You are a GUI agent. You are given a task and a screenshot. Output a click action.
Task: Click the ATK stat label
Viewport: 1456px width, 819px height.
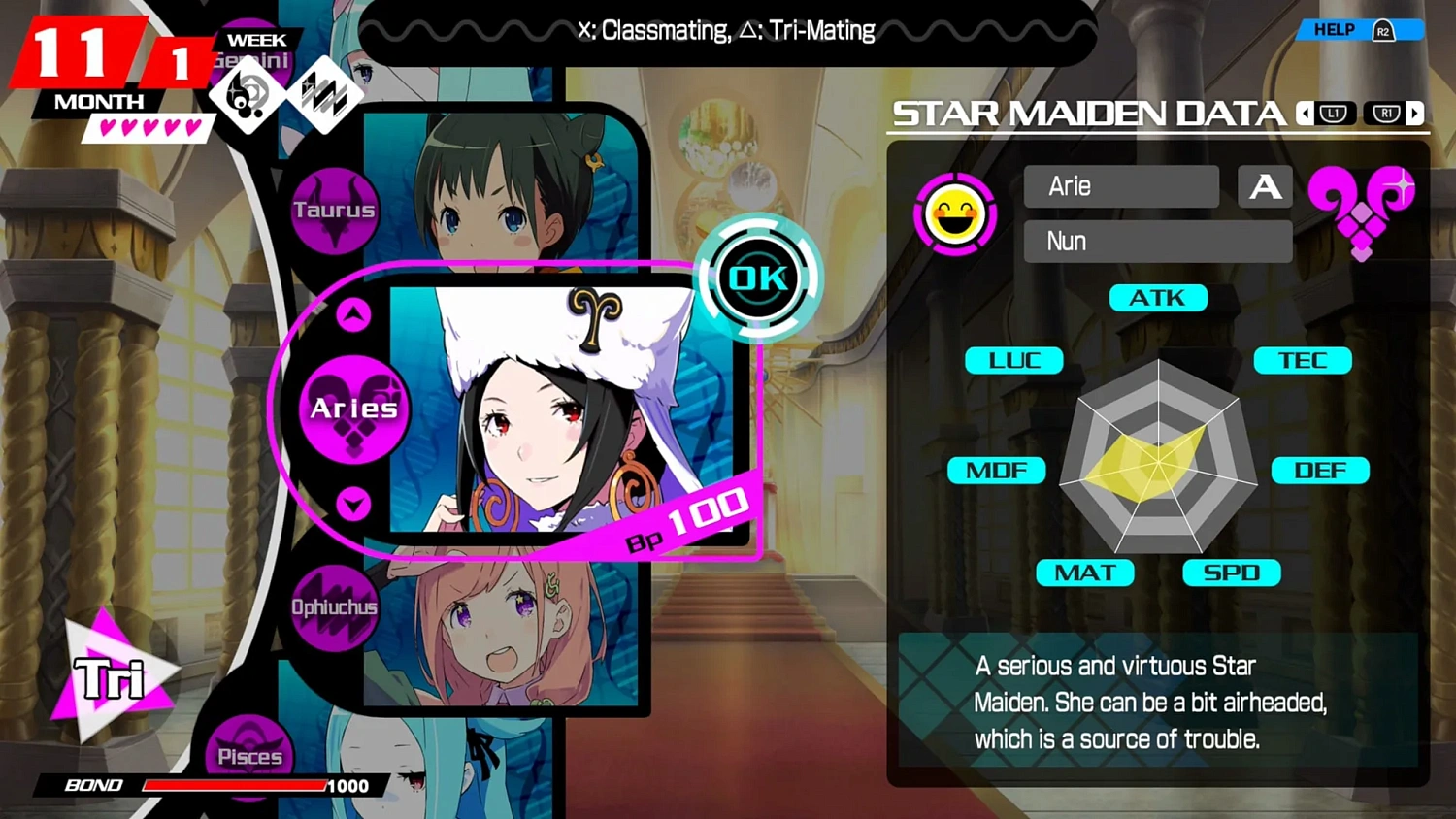click(x=1157, y=298)
